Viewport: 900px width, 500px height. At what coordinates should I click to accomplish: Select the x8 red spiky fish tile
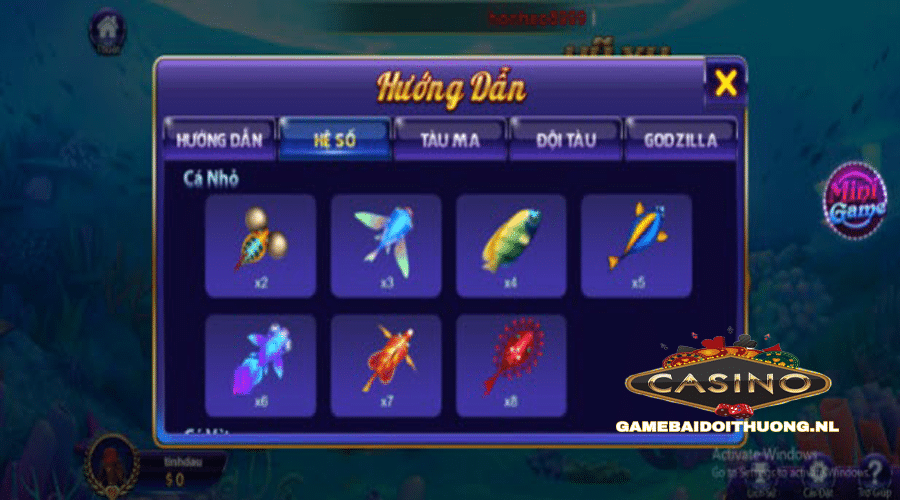click(x=511, y=366)
